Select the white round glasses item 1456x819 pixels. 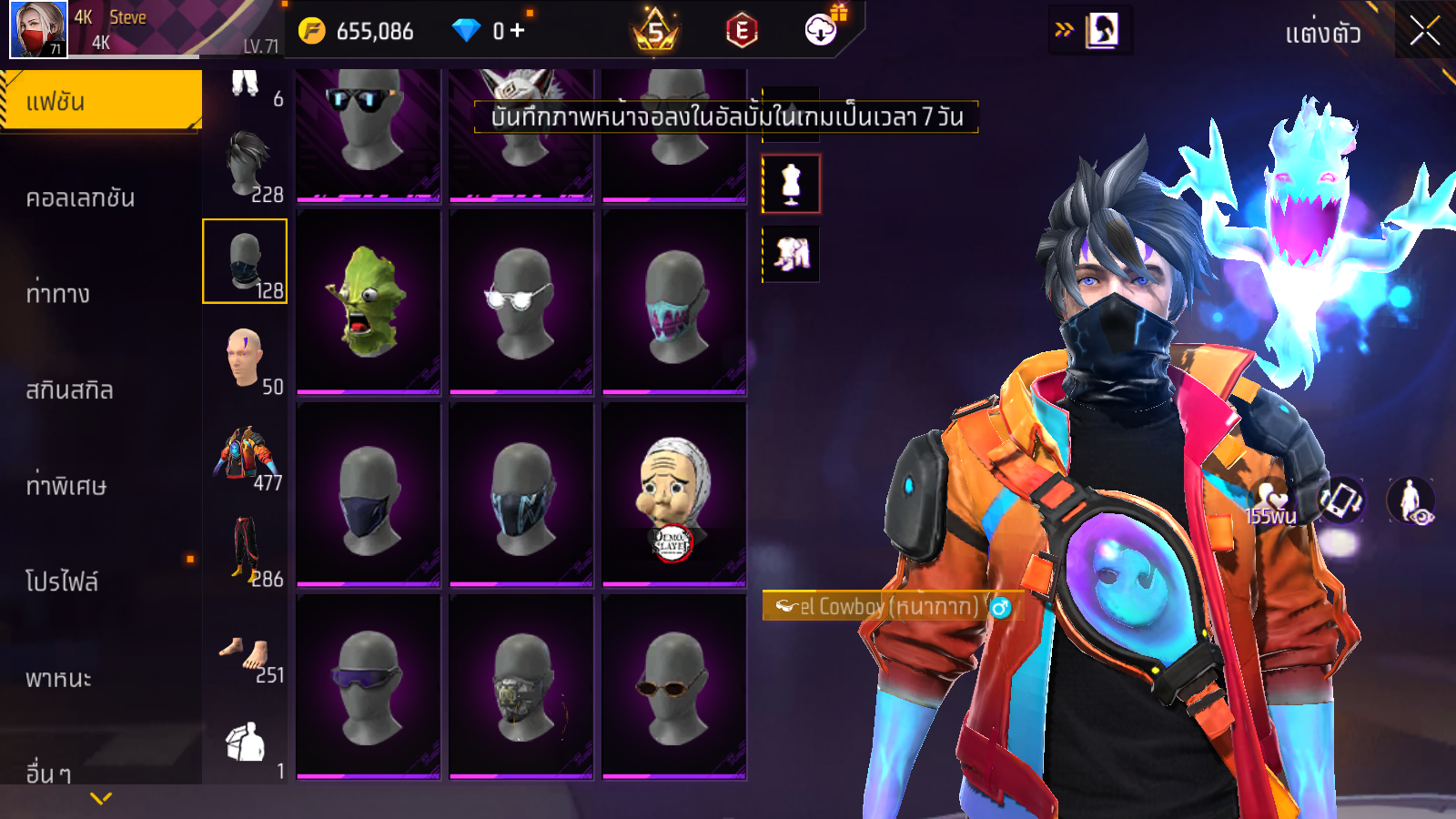click(x=521, y=302)
